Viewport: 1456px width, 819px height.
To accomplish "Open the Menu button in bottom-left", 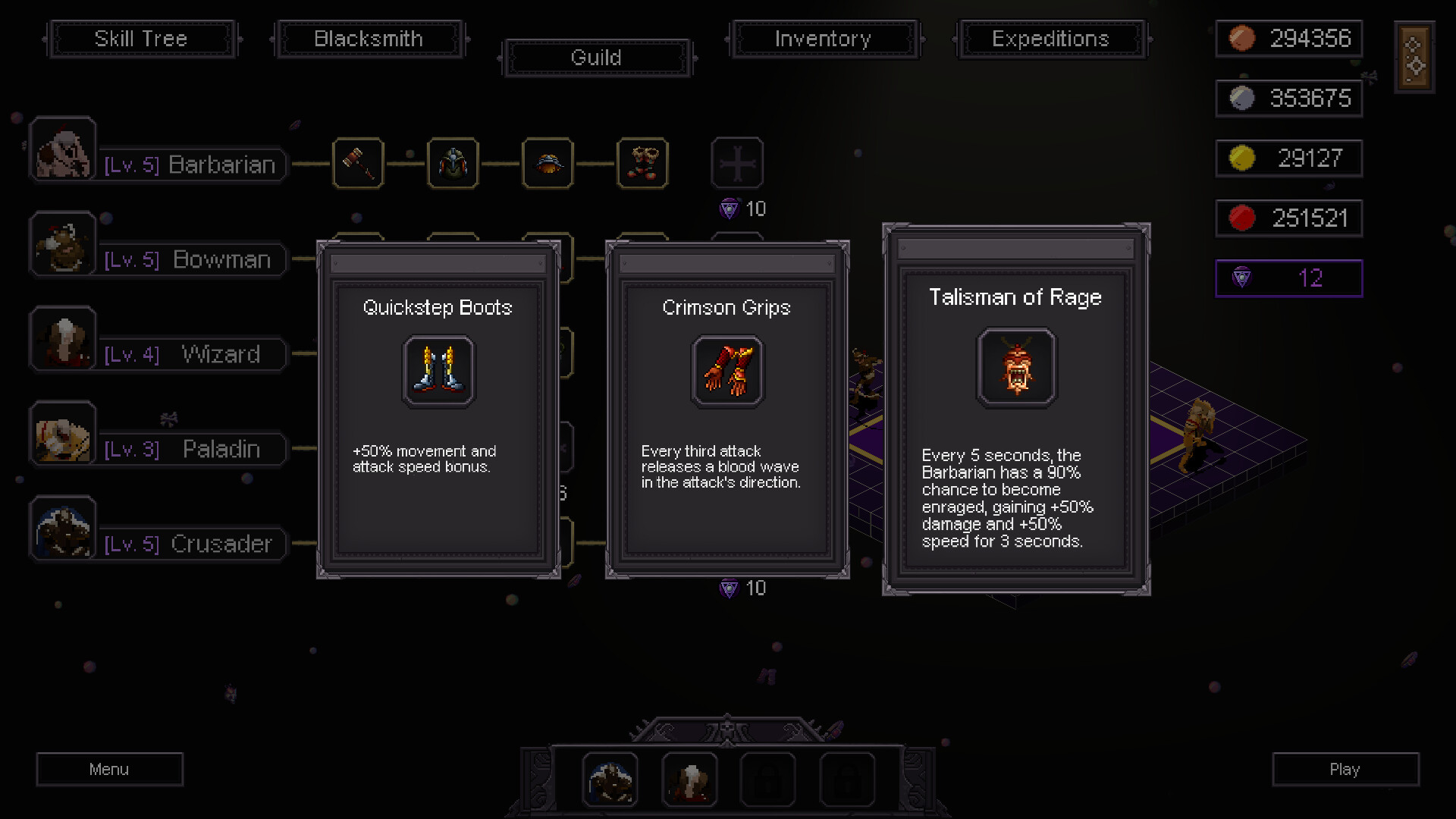I will (109, 769).
